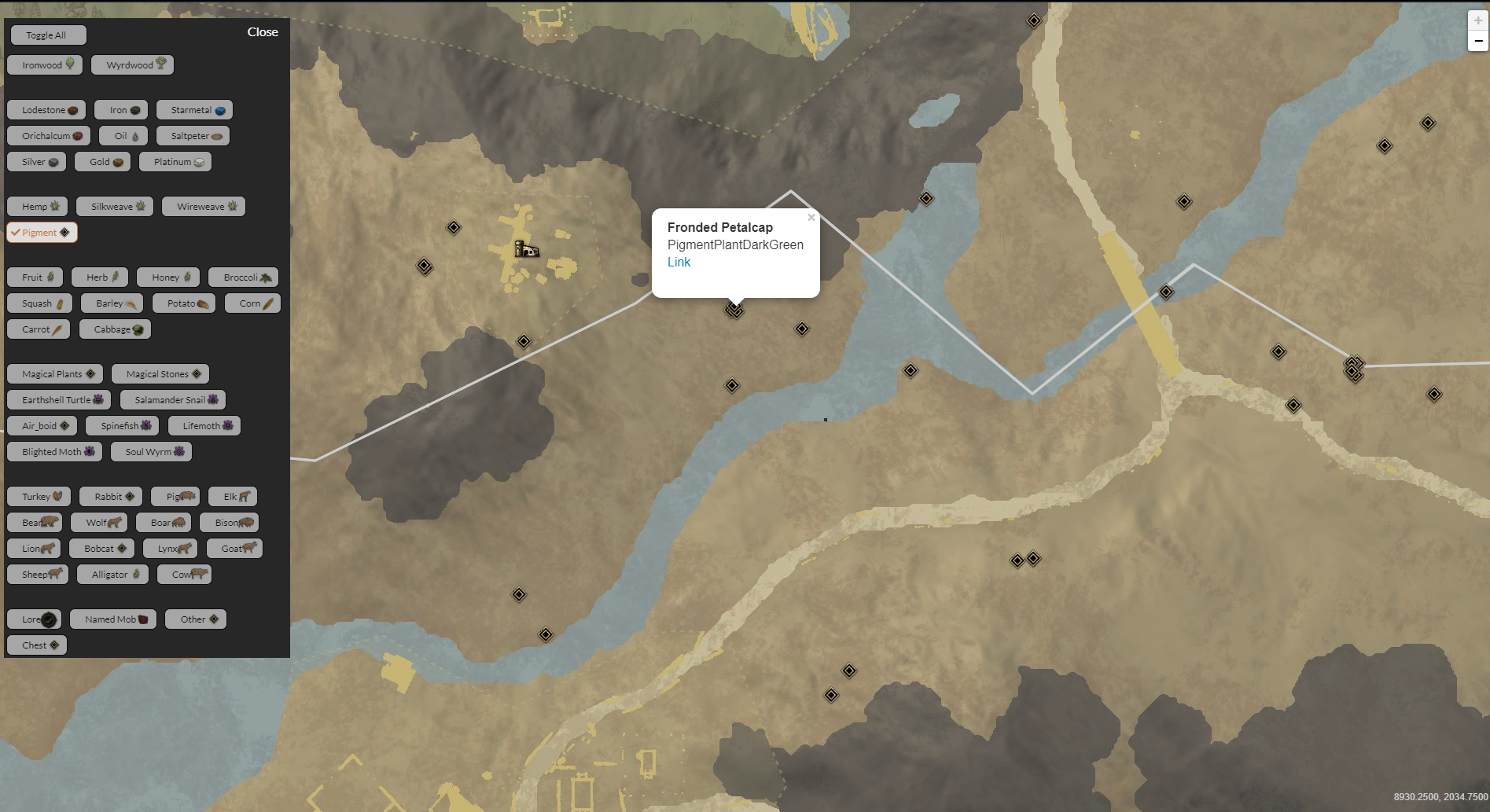Open the Link in the Fronded Petalcap popup
The width and height of the screenshot is (1490, 812).
679,262
